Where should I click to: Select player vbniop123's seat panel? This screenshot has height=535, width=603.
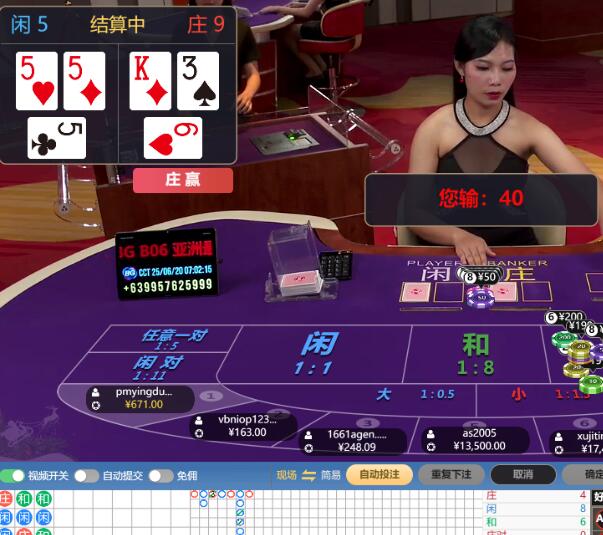tap(243, 426)
